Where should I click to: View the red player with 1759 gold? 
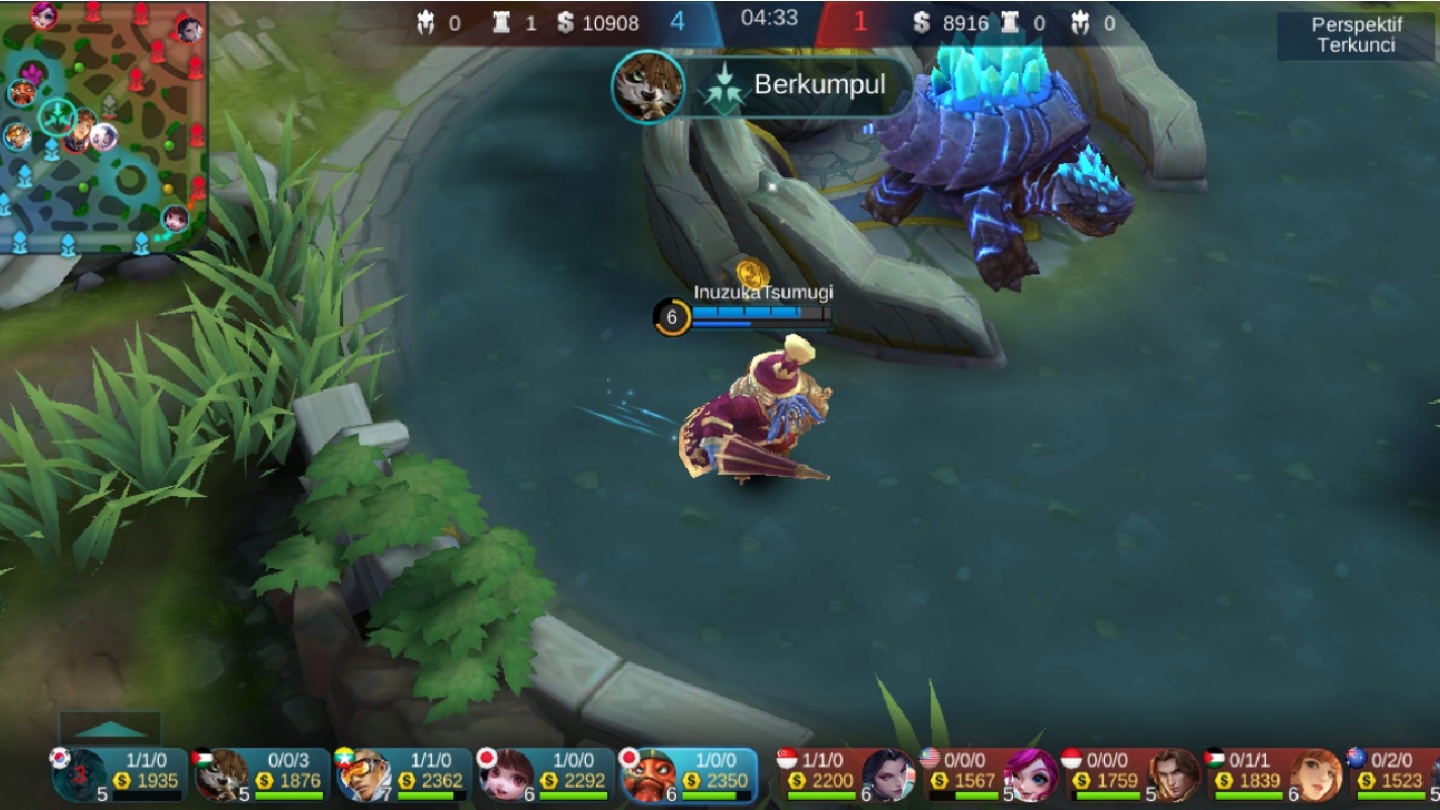tap(1132, 776)
